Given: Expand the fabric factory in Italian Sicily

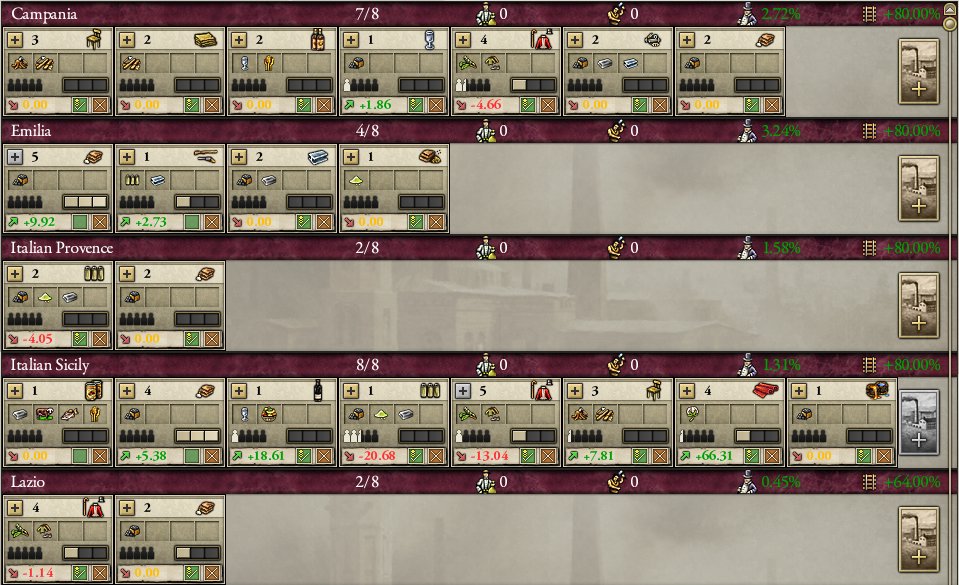Looking at the screenshot, I should click(x=688, y=391).
